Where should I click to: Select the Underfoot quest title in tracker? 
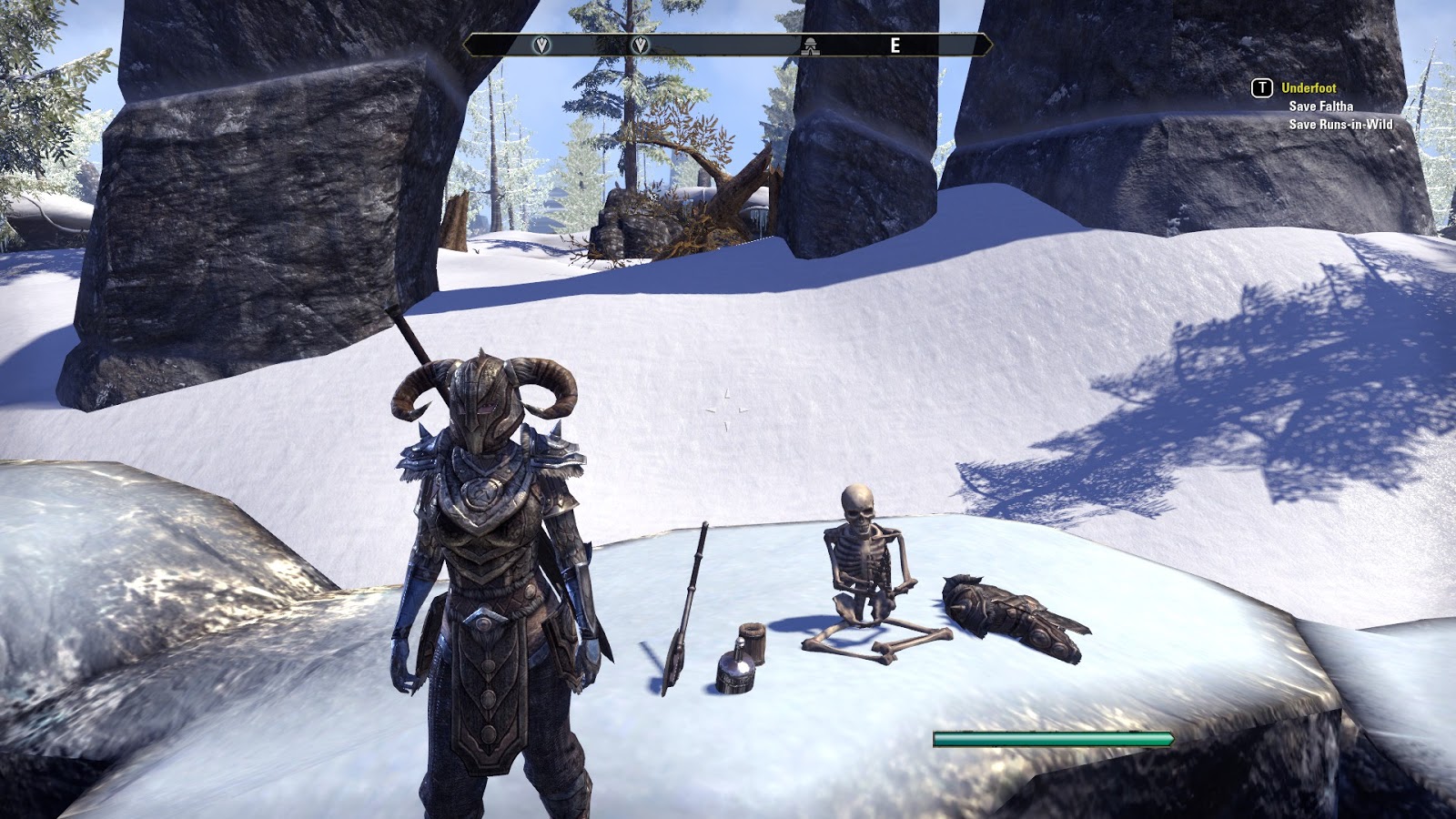click(x=1309, y=88)
